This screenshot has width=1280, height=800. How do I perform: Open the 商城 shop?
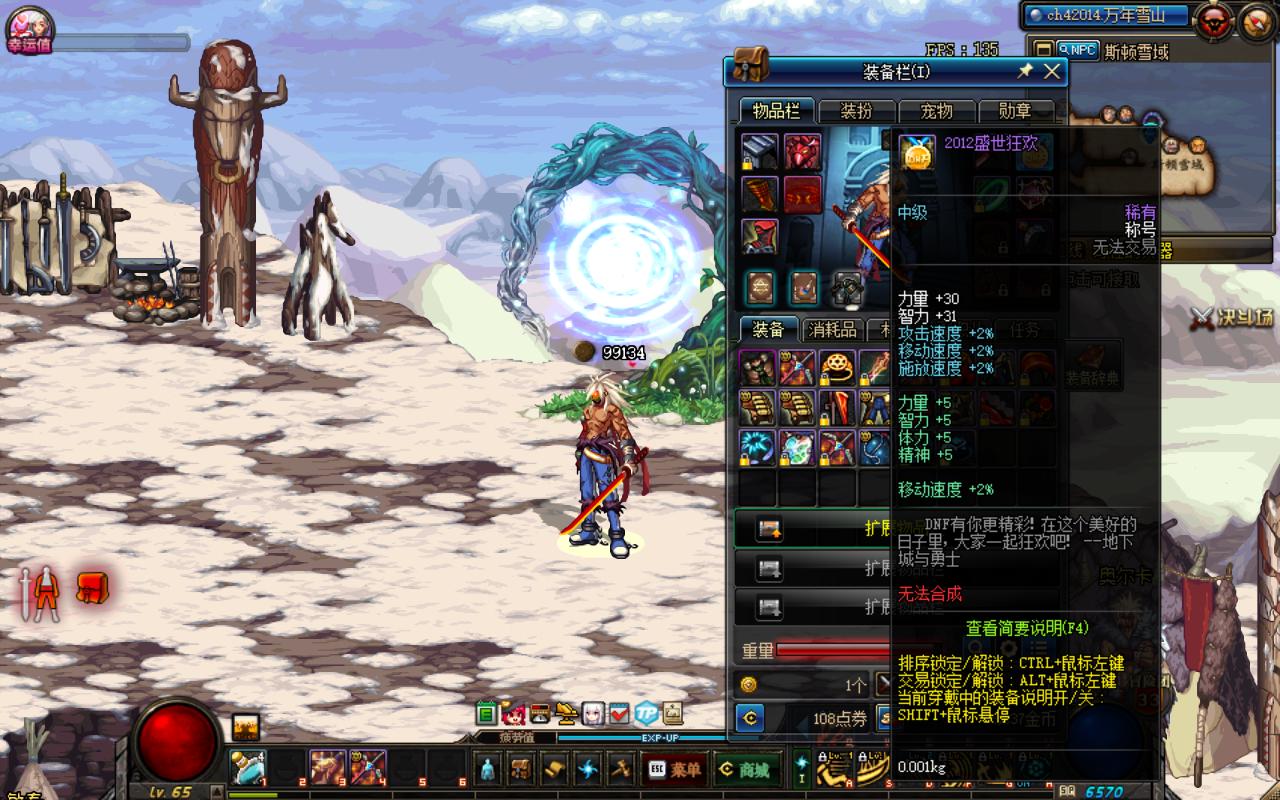pos(746,769)
